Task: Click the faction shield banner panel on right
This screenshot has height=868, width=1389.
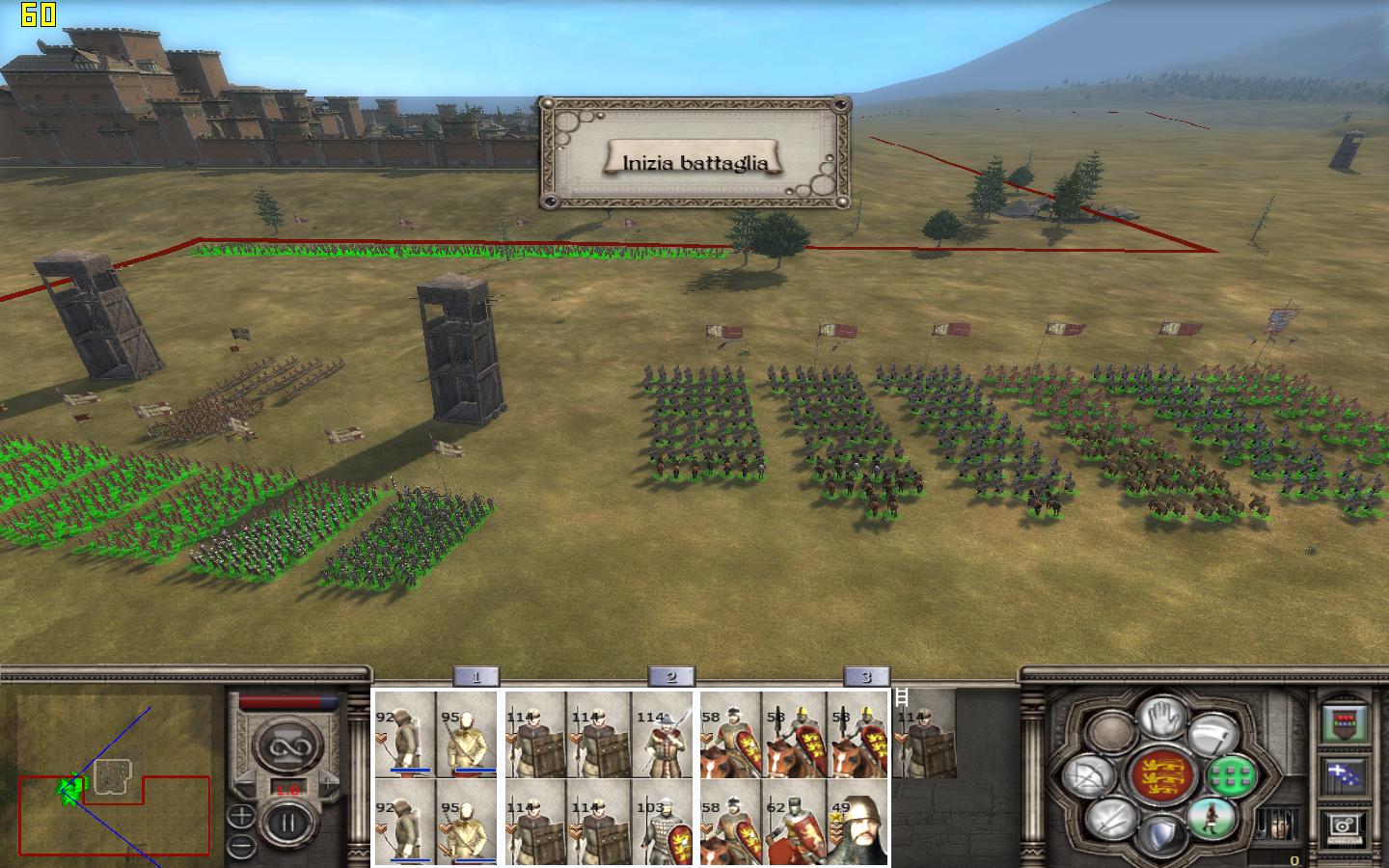Action: pyautogui.click(x=1343, y=721)
